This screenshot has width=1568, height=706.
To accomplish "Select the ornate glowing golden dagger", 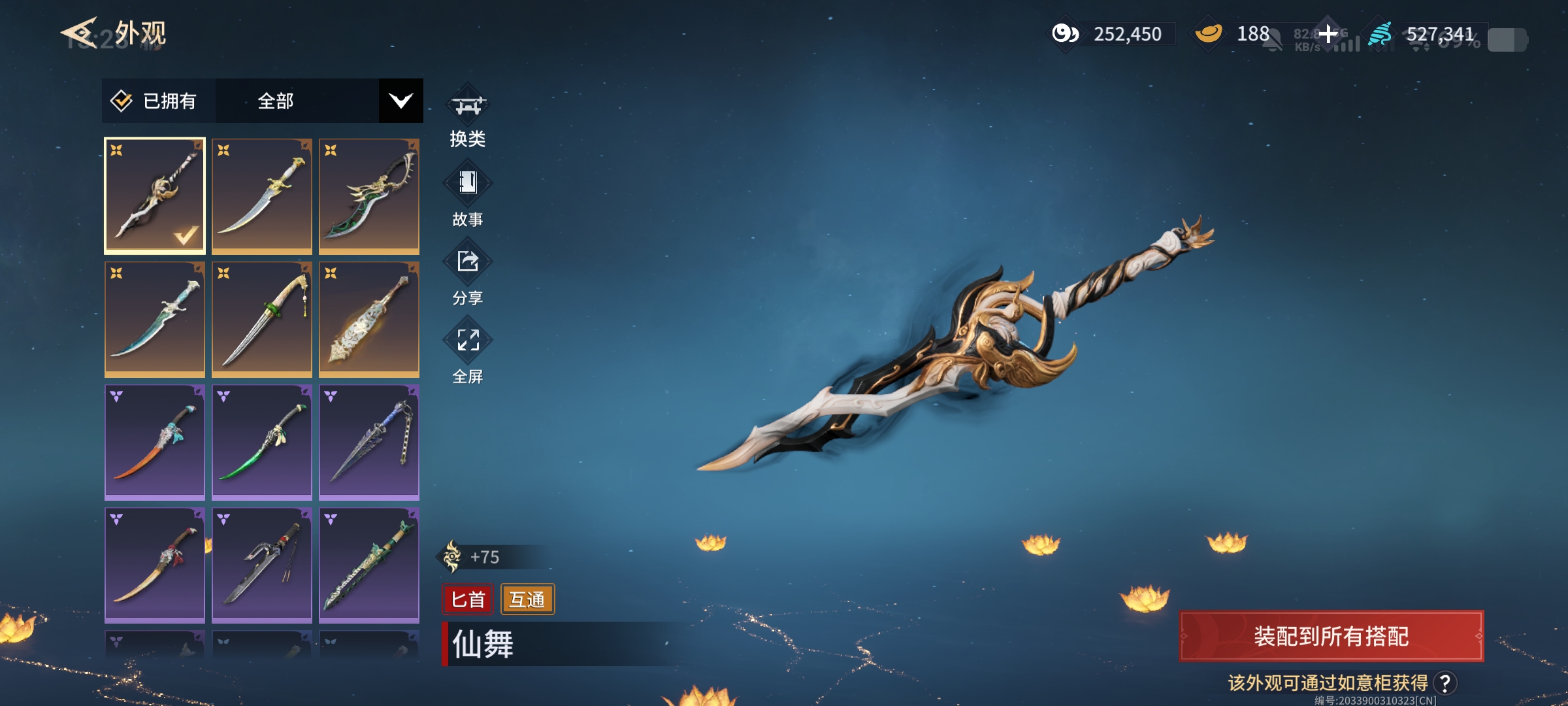I will (x=369, y=318).
